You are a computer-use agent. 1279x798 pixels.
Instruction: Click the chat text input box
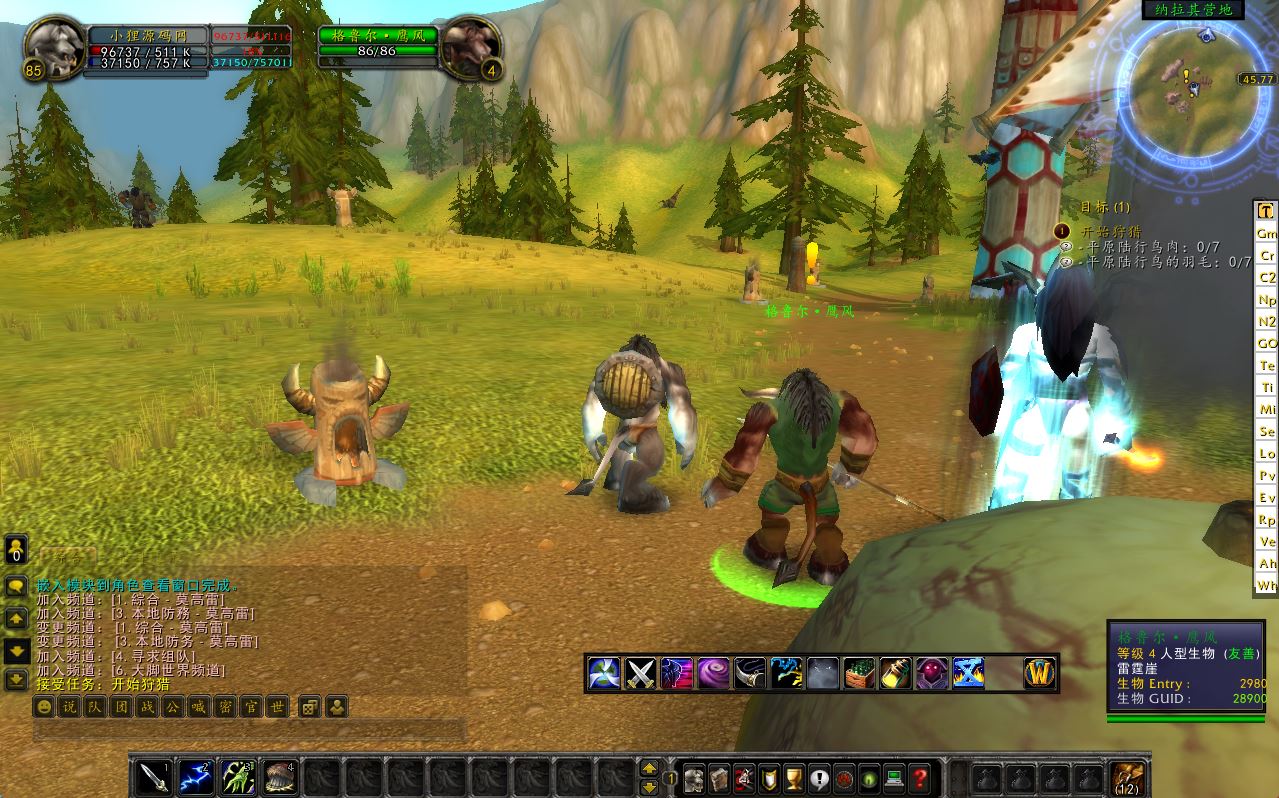250,730
